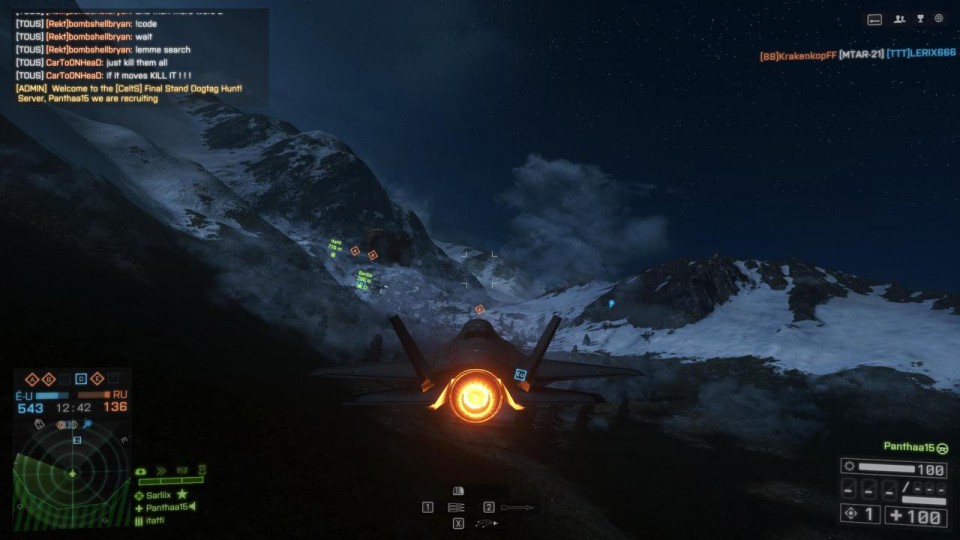This screenshot has height=540, width=960.
Task: Select objective A flag icon
Action: (31, 379)
